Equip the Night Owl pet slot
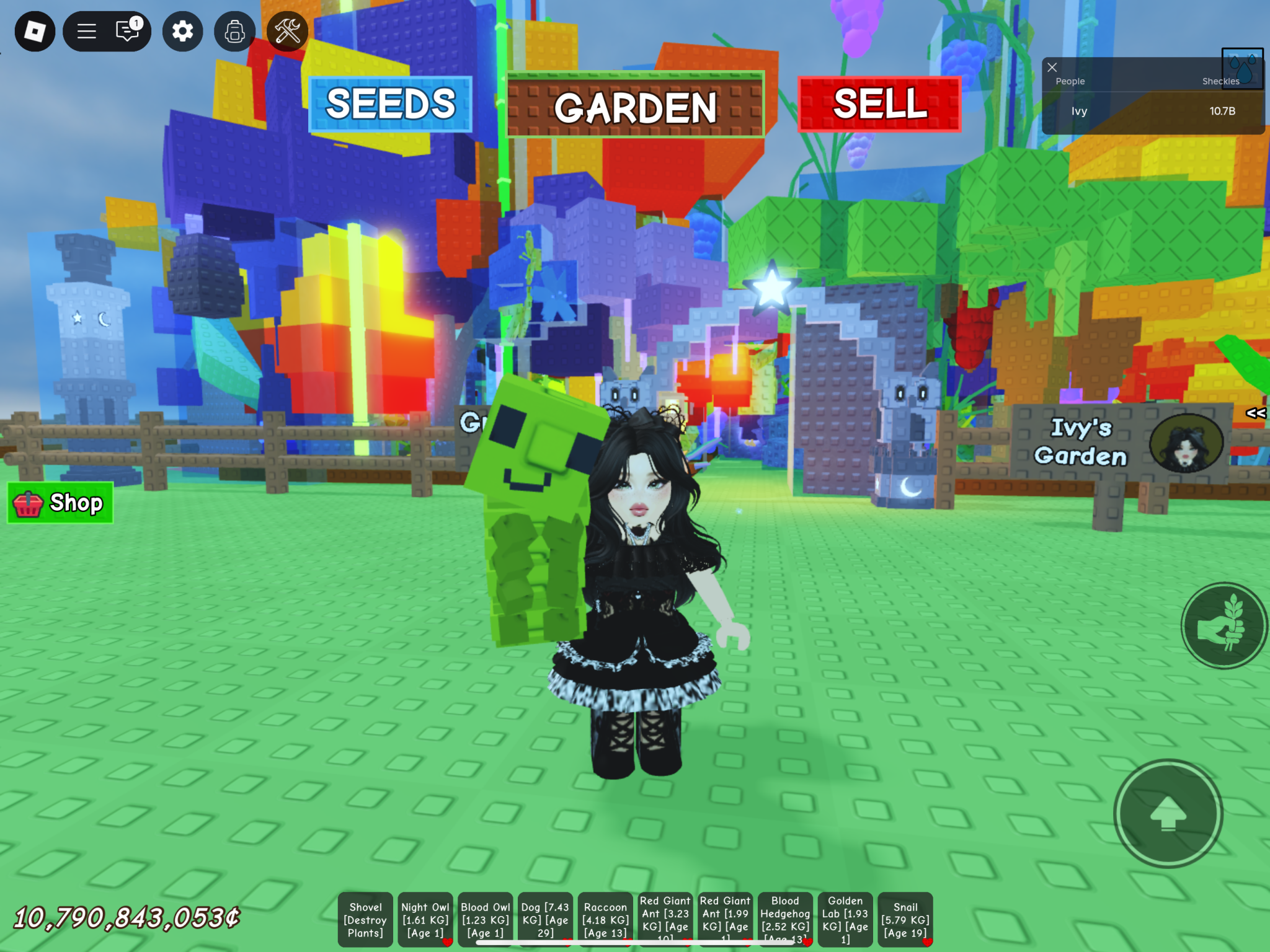Screen dimensions: 1270x952 tap(425, 920)
